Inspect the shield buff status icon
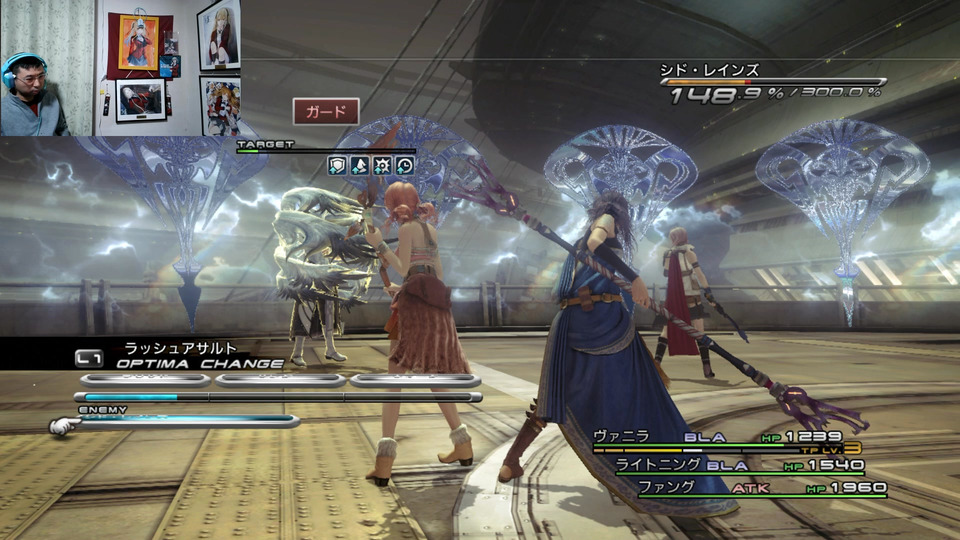This screenshot has height=540, width=960. 337,166
